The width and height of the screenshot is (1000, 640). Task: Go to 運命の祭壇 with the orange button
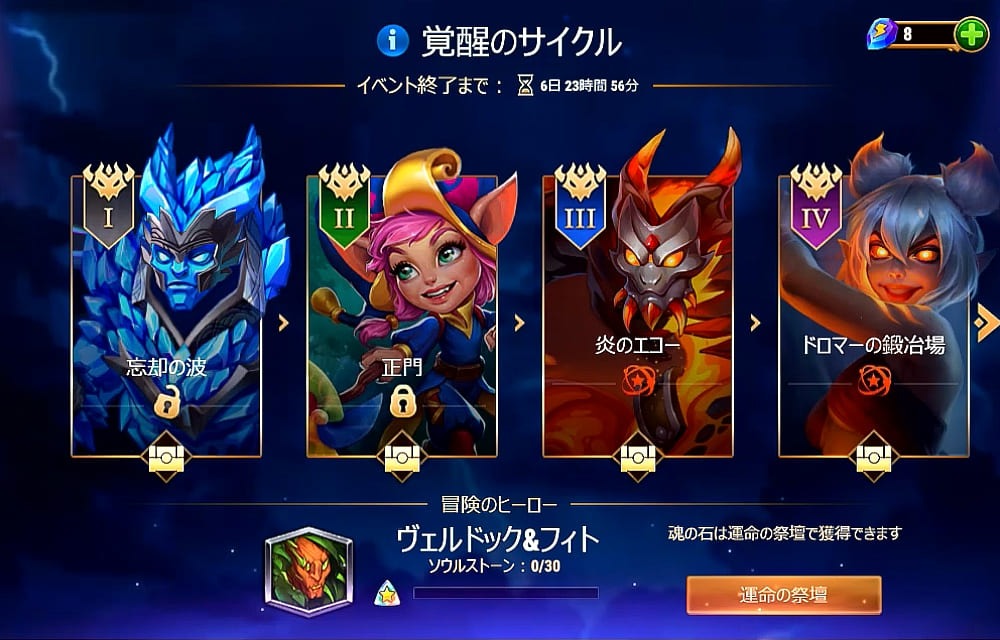click(783, 595)
